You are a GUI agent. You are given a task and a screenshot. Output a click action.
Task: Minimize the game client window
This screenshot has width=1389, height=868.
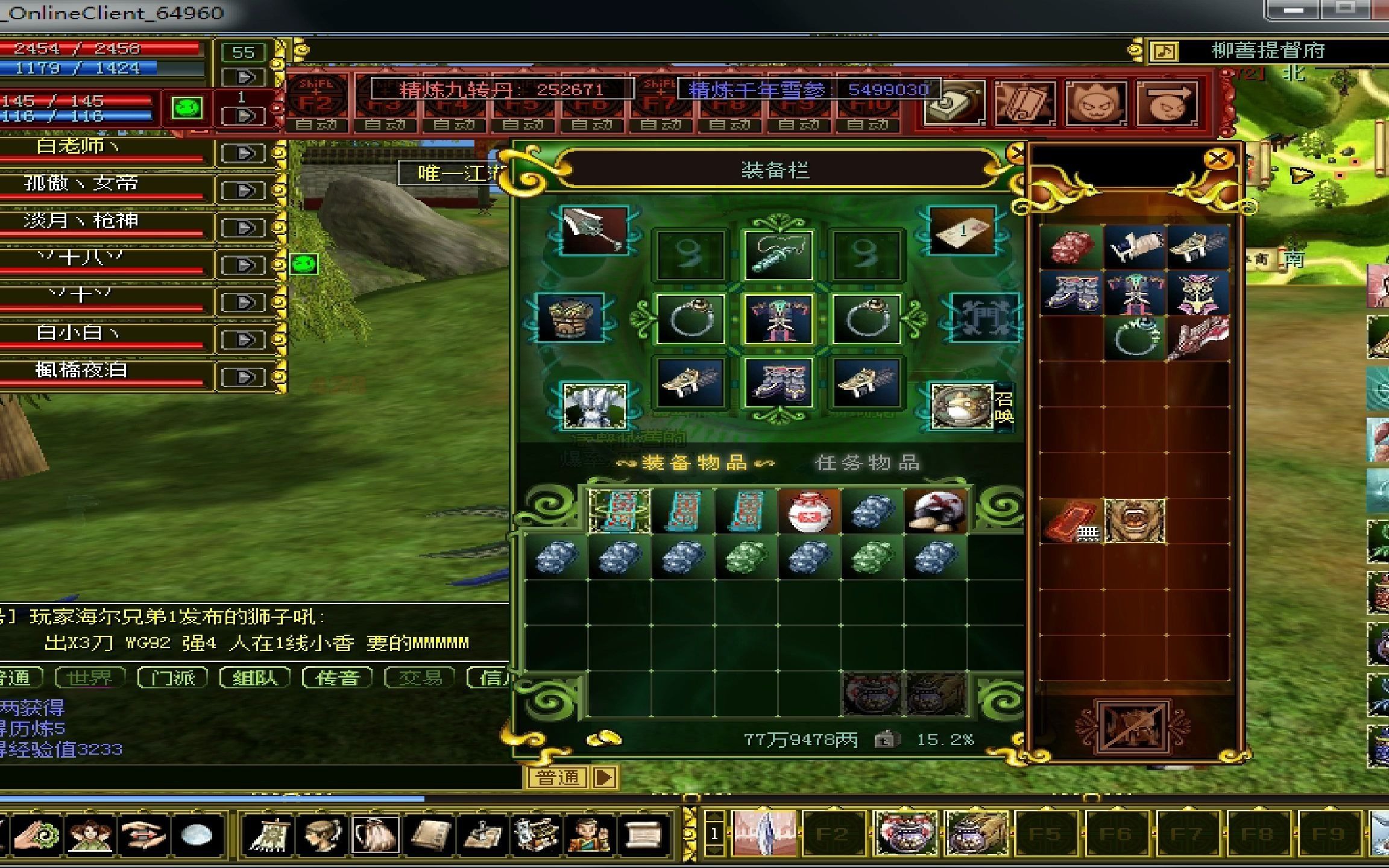(x=1293, y=10)
